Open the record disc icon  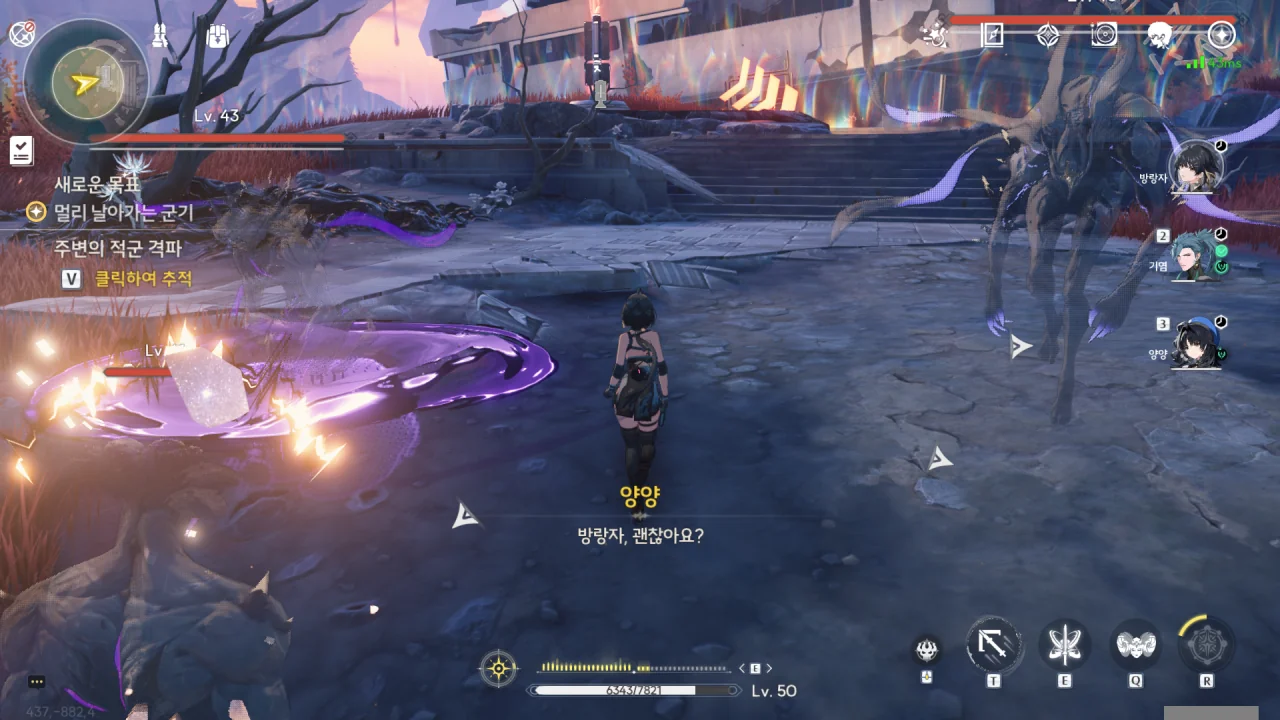click(1104, 35)
